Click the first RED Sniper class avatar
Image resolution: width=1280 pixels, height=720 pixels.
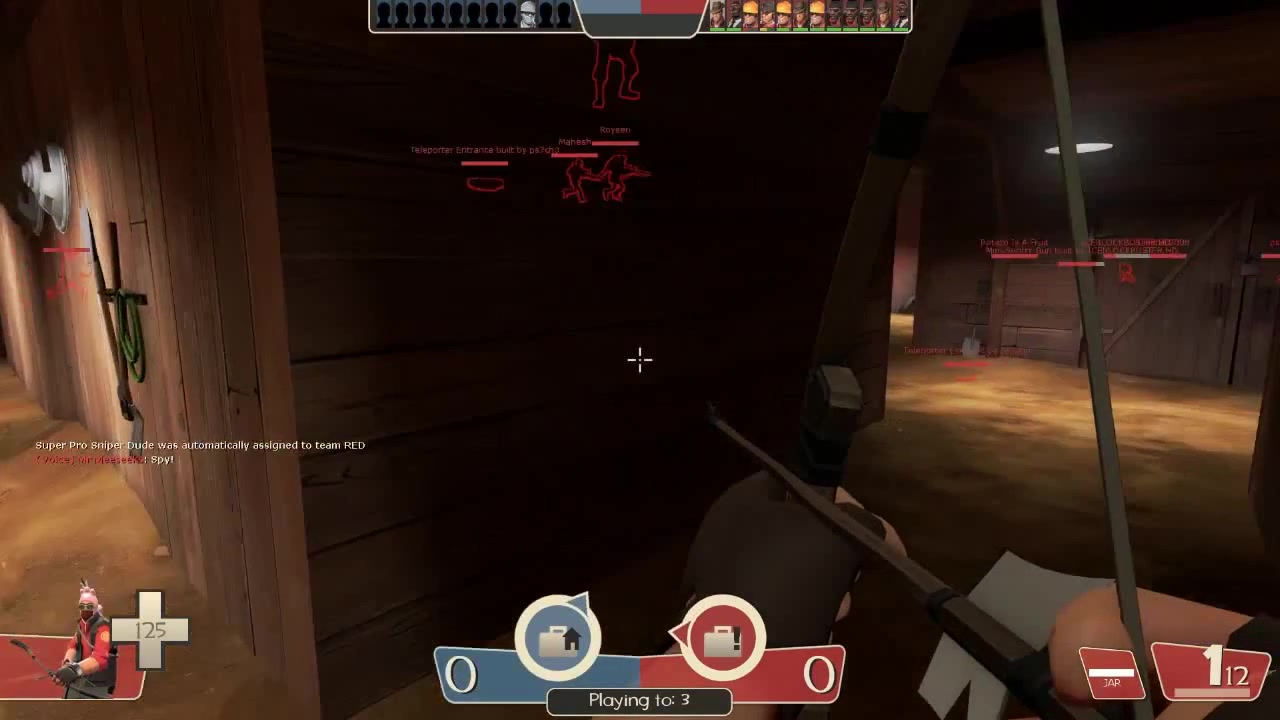718,13
